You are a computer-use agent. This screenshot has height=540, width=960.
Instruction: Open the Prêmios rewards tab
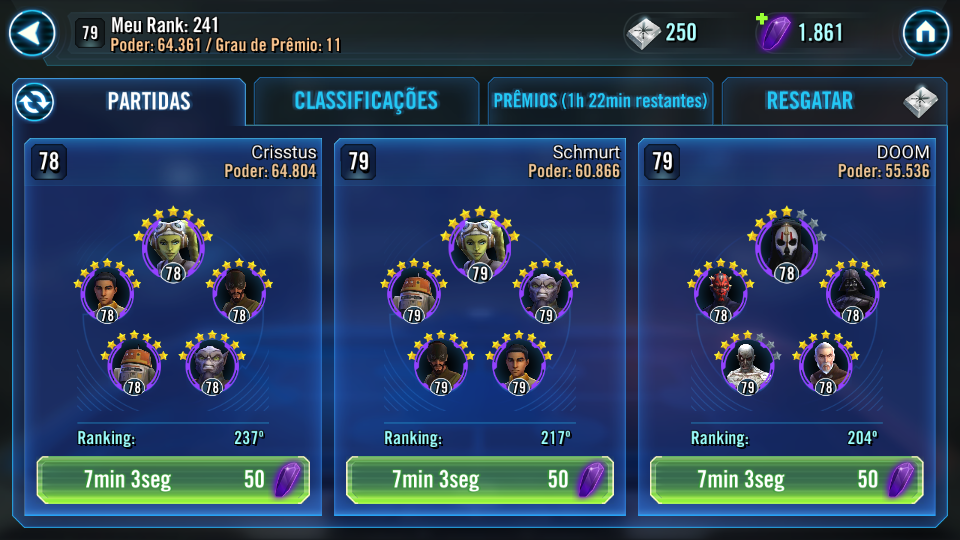click(600, 101)
